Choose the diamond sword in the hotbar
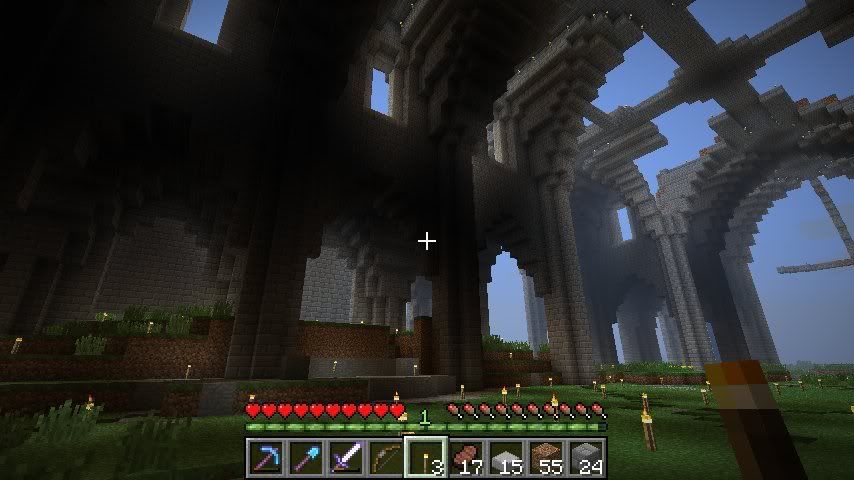Screen dimensions: 854x480 [345, 458]
